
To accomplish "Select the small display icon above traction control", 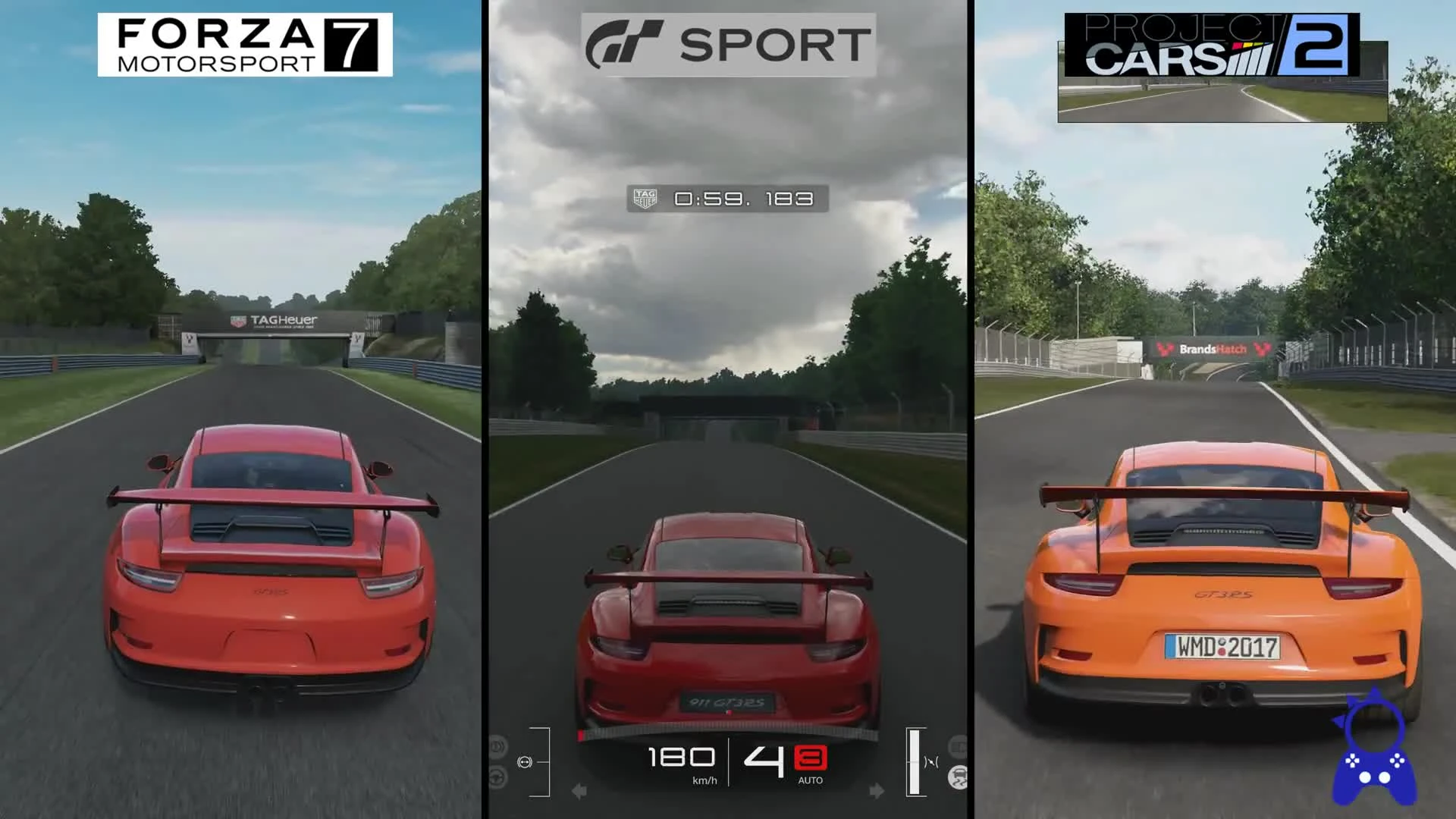I will [x=958, y=747].
